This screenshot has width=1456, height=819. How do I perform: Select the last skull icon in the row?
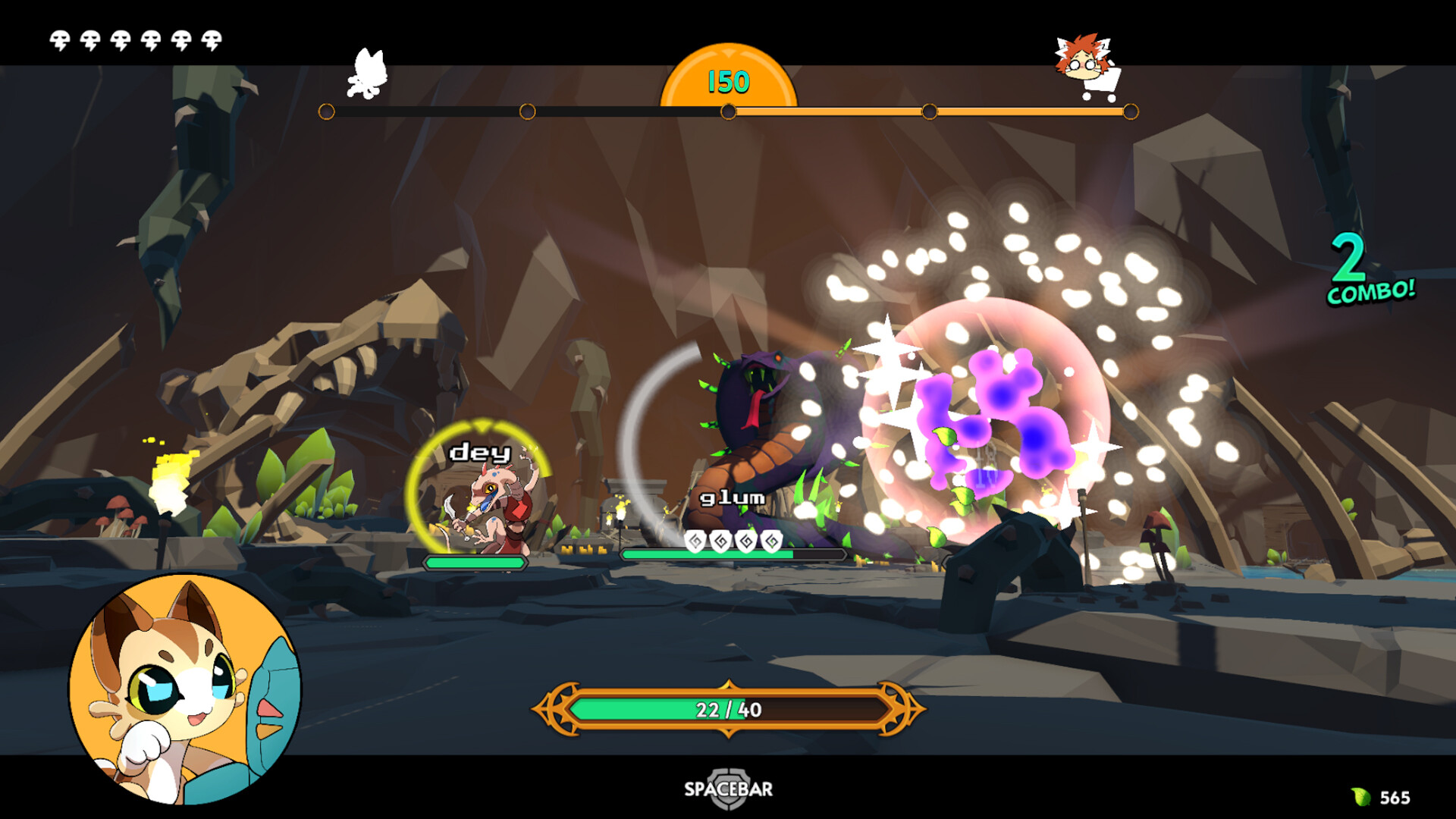213,38
